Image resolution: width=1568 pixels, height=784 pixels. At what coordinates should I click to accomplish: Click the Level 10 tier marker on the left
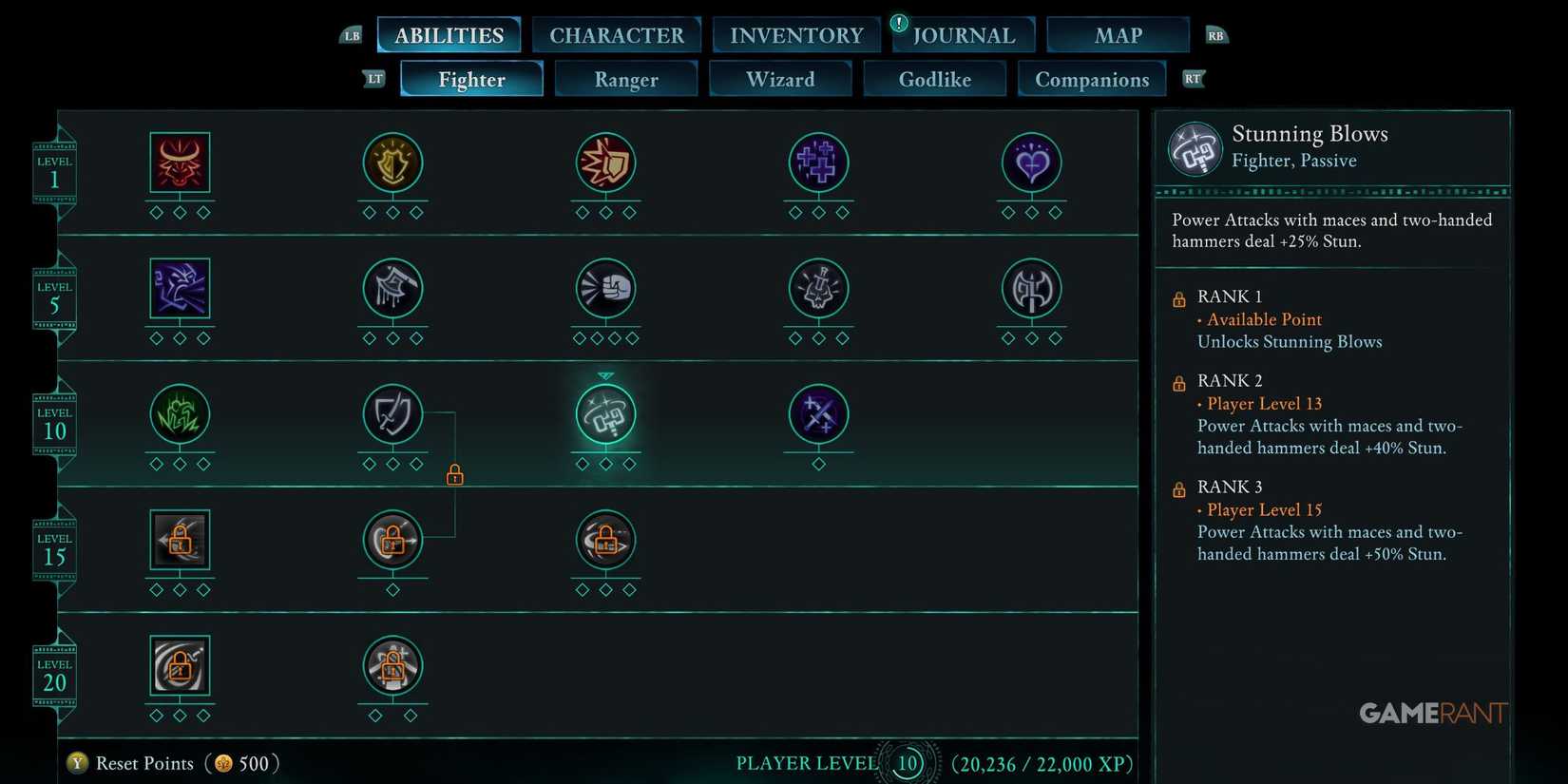point(54,421)
